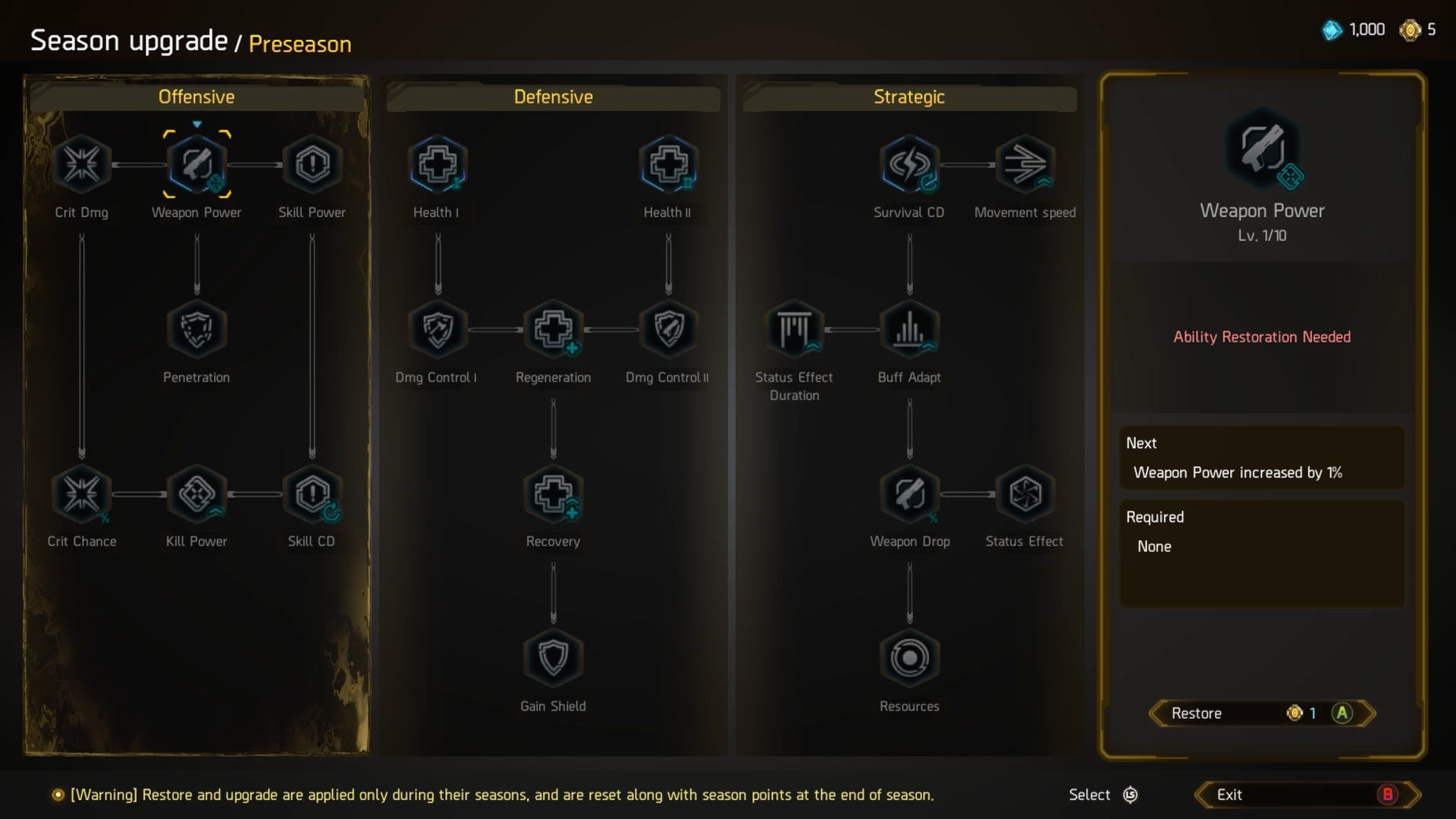Choose the Weapon Power upgrade node
Screen dimensions: 1456x819
(x=196, y=164)
